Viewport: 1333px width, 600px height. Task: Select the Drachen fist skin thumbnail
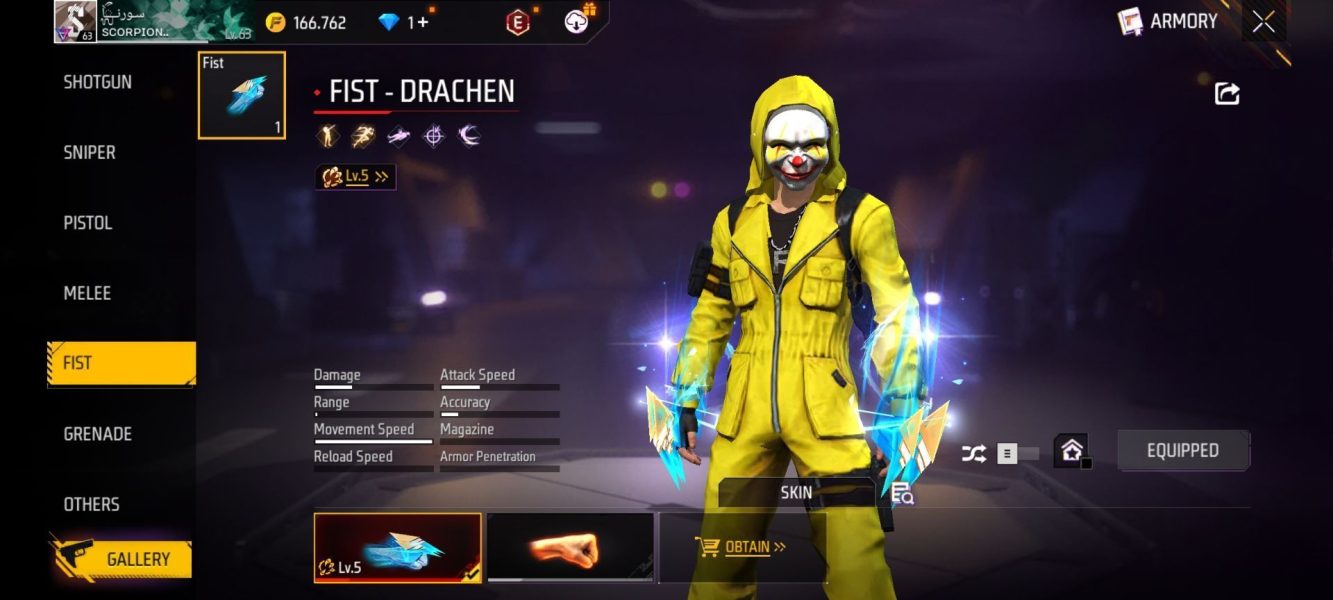coord(397,547)
